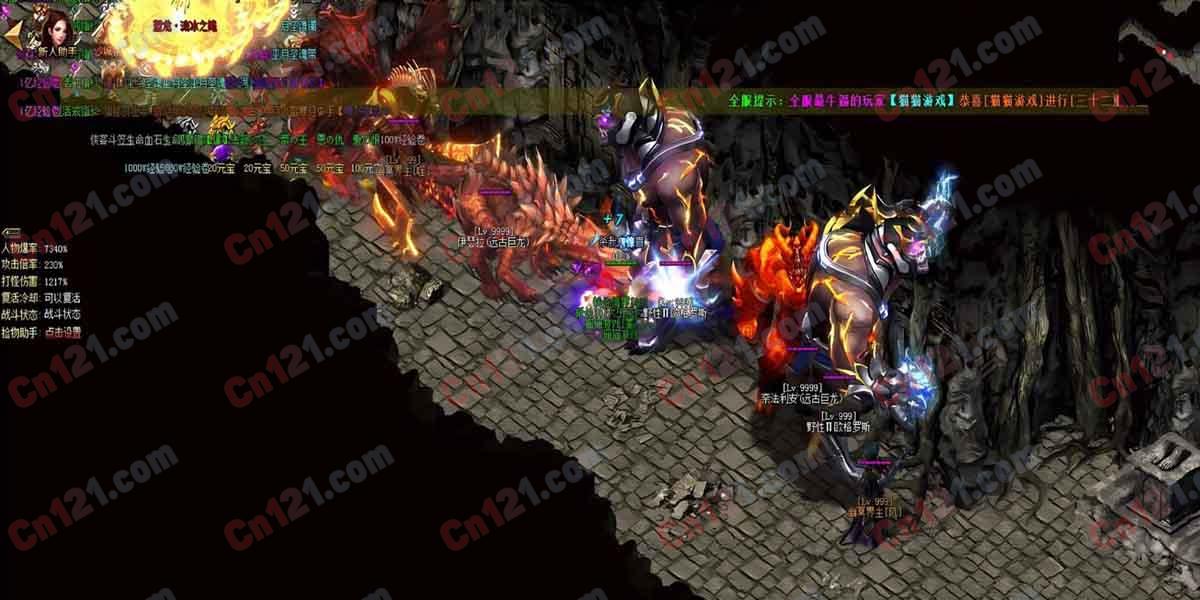The image size is (1200, 600).
Task: Open the 新人助手 newbie helper portrait
Action: pos(58,28)
